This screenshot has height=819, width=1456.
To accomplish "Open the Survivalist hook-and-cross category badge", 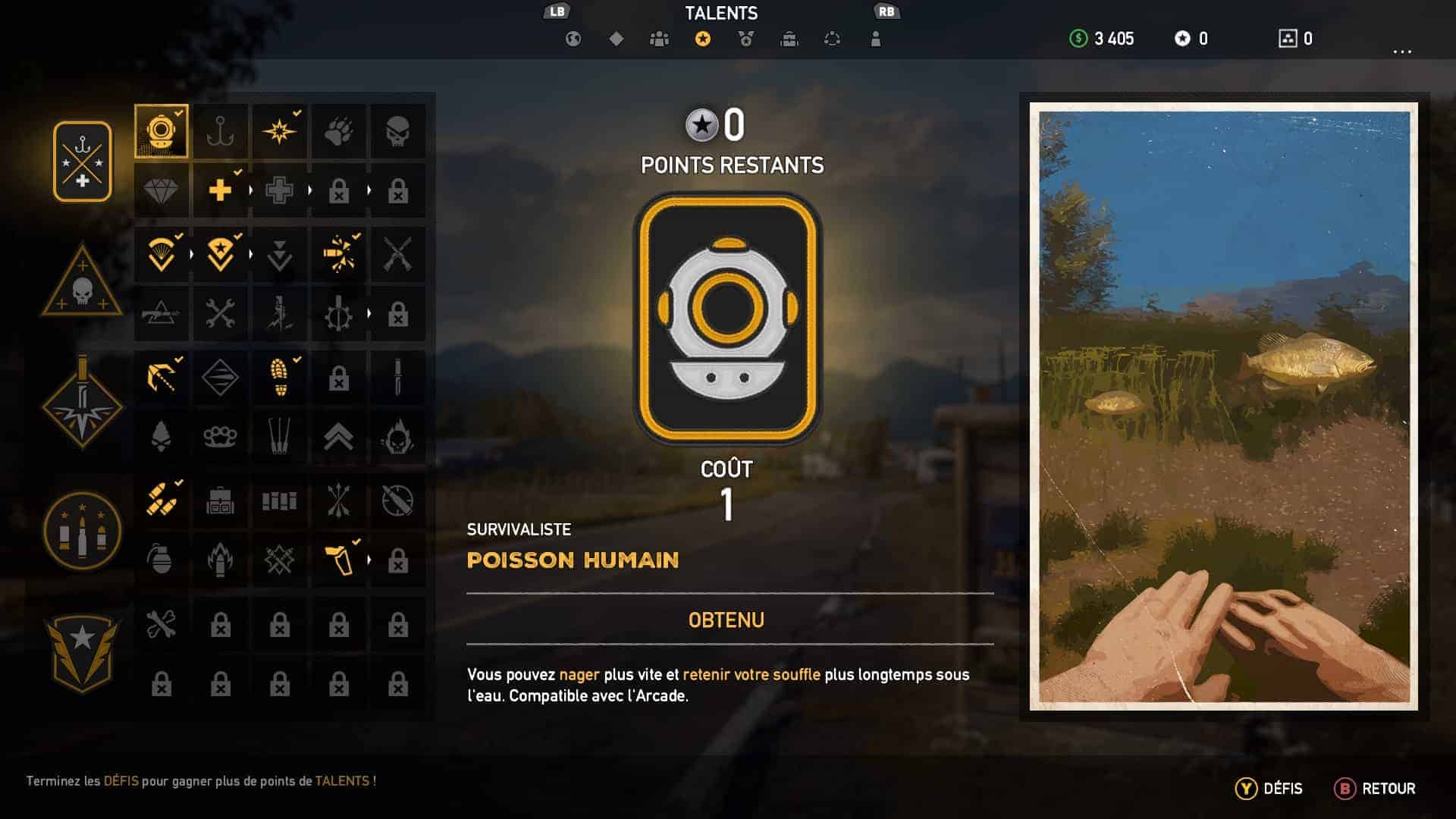I will point(82,162).
